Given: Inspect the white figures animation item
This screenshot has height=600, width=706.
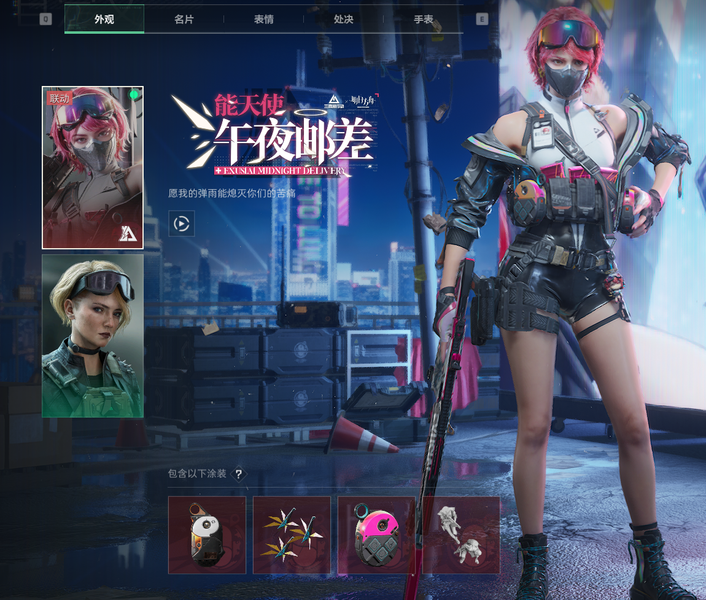Looking at the screenshot, I should click(461, 535).
